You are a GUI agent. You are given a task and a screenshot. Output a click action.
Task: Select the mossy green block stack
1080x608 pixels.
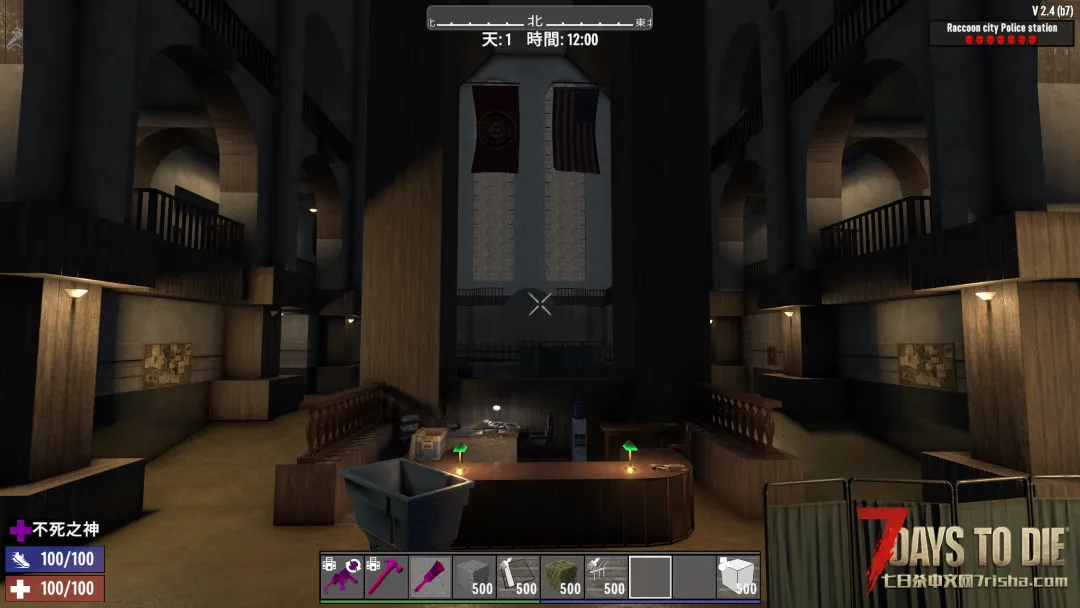click(562, 577)
